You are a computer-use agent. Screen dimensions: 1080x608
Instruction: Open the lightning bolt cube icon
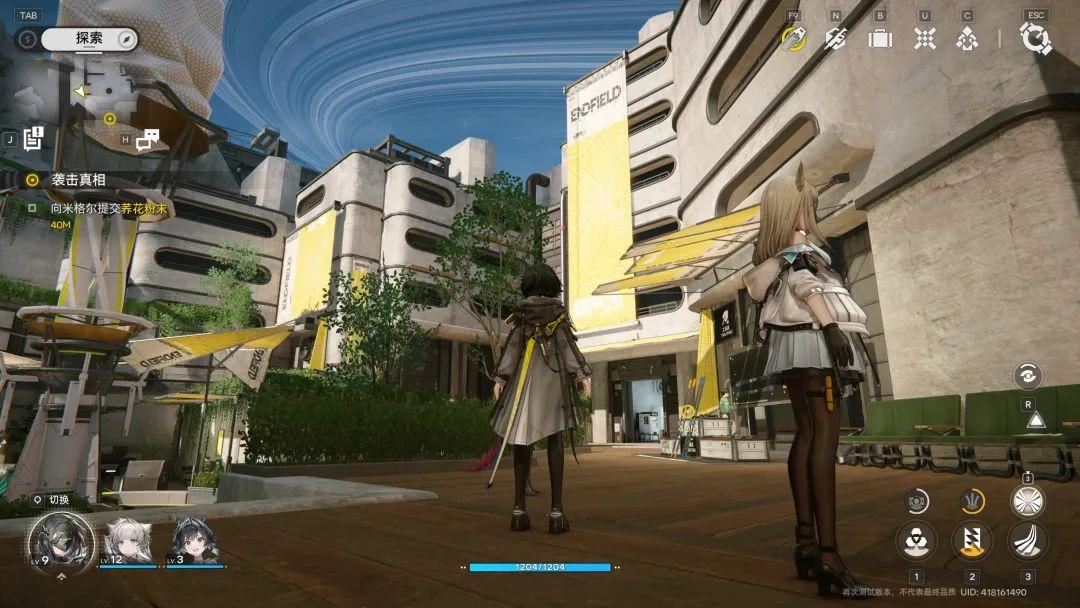pyautogui.click(x=835, y=38)
